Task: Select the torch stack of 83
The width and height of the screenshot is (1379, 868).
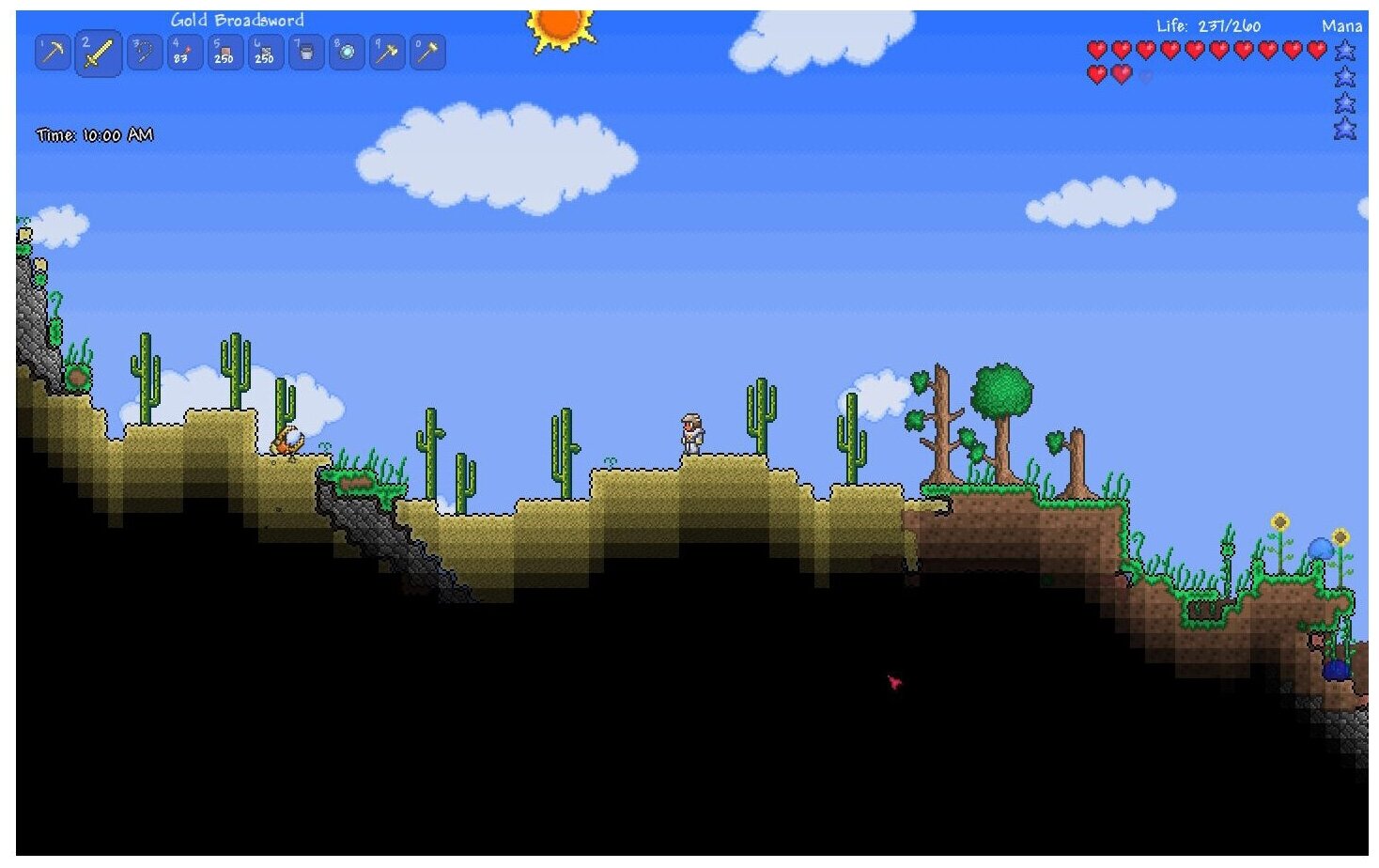Action: [184, 53]
